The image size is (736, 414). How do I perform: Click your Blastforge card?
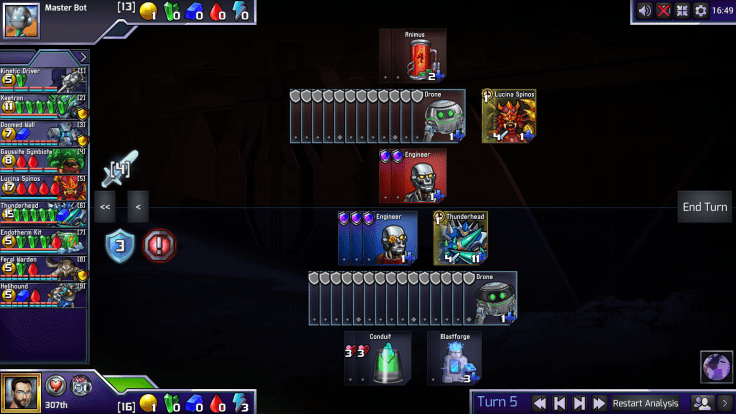click(x=454, y=359)
